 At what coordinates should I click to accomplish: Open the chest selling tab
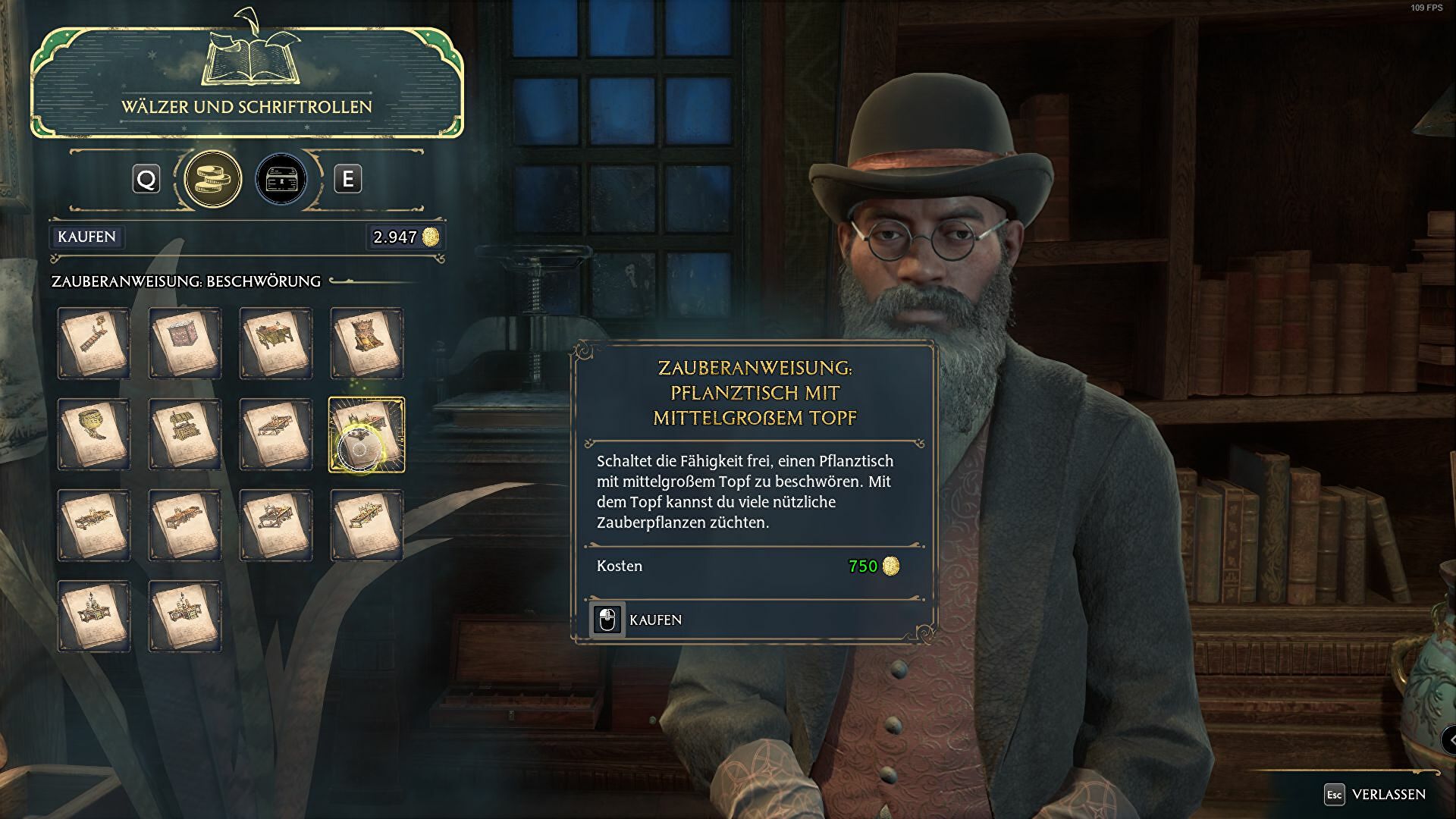[280, 180]
